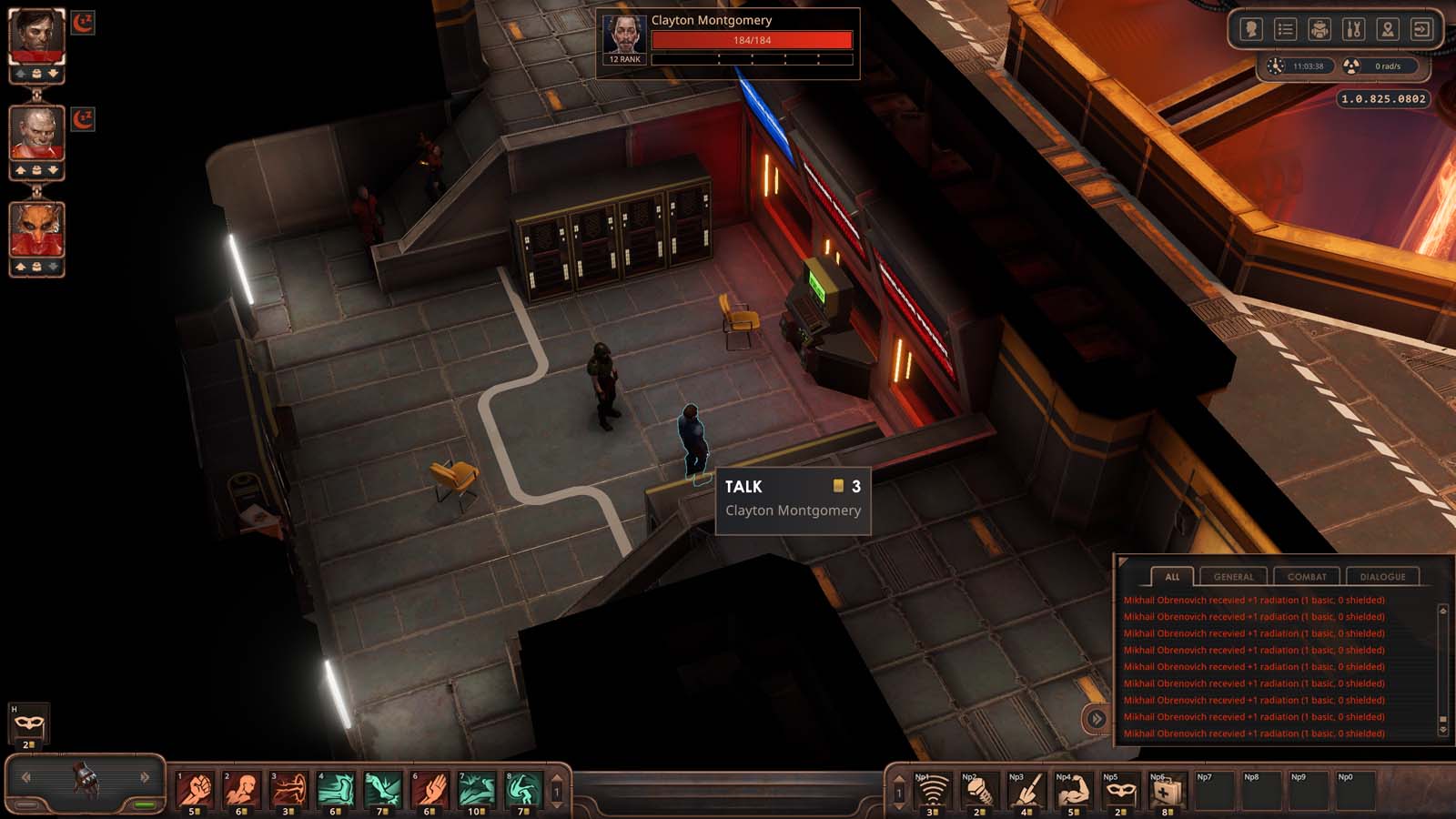
Task: Activate the flexed bicep ability Np4
Action: coord(1072,790)
